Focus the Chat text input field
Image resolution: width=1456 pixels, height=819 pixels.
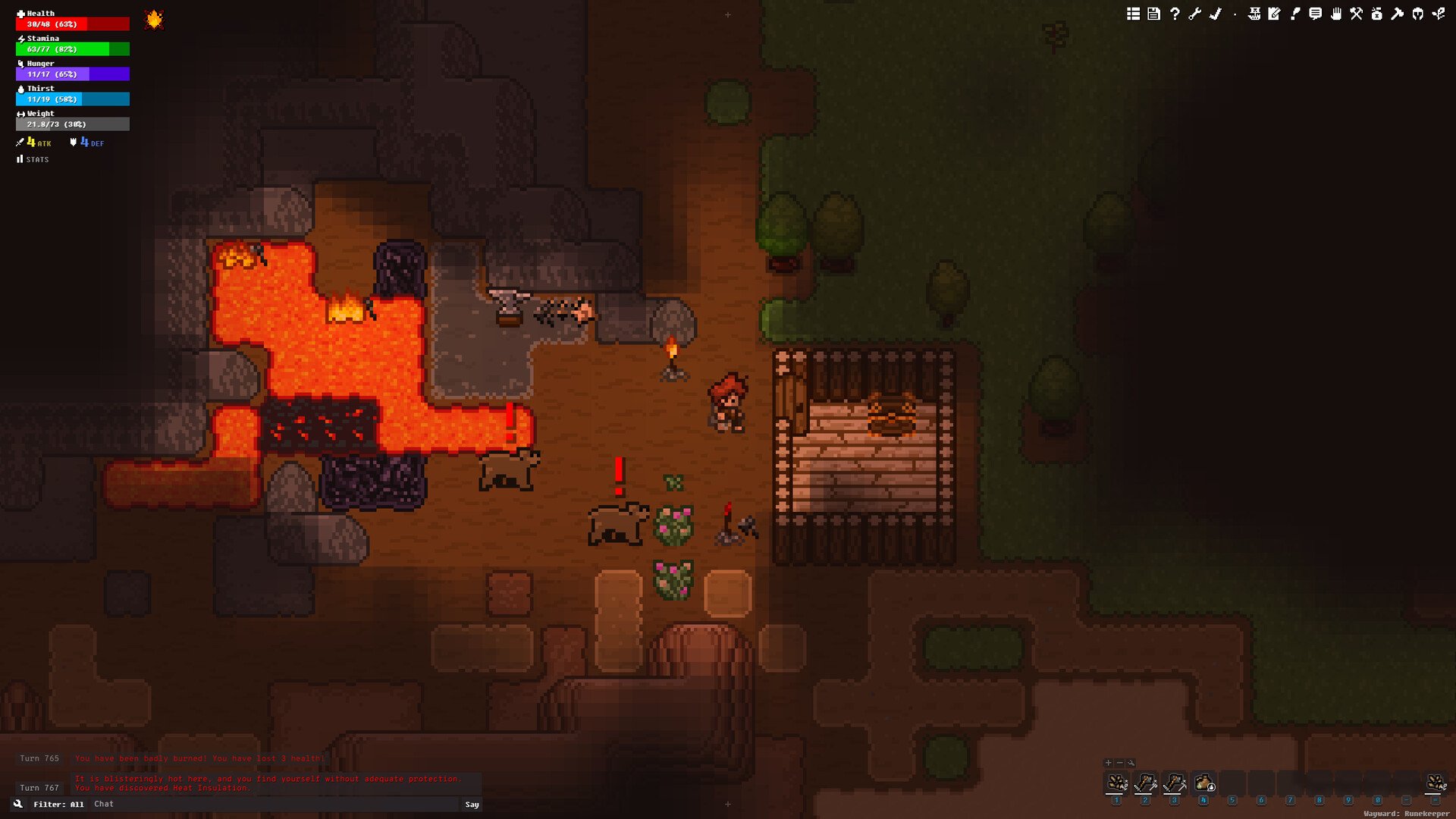(273, 805)
